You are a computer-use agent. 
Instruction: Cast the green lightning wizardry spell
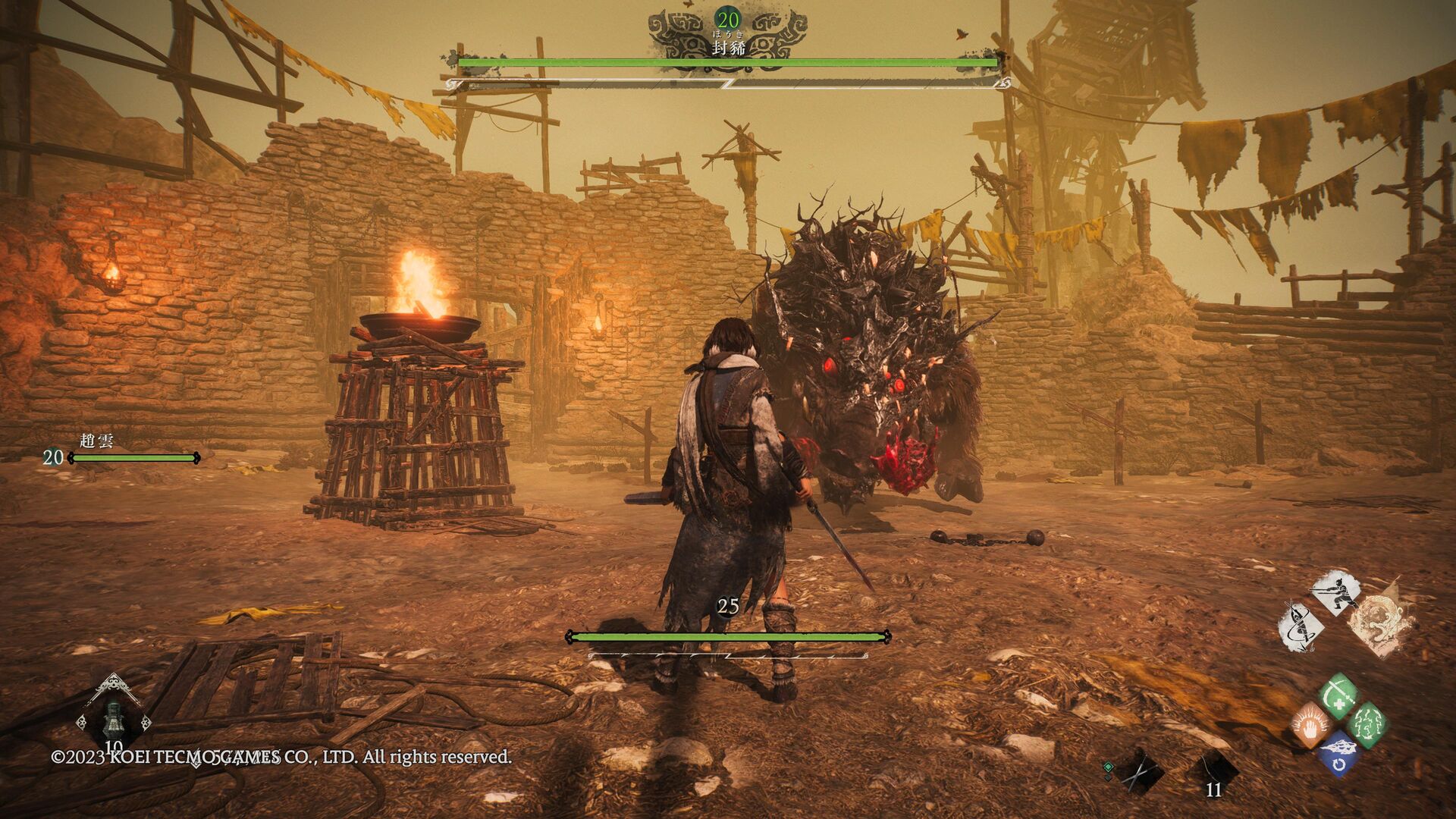point(1369,724)
